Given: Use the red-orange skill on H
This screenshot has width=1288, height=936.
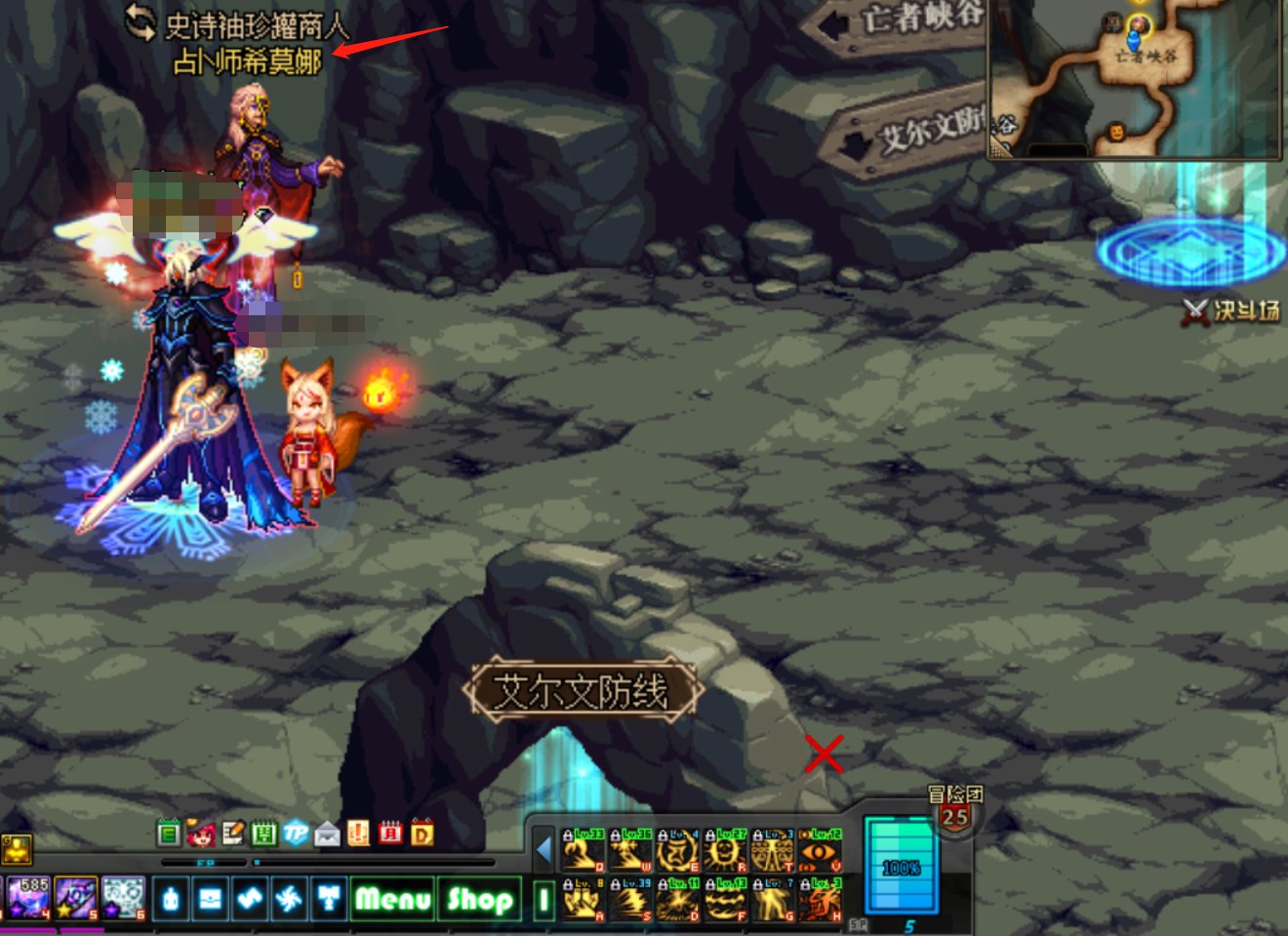Looking at the screenshot, I should point(820,900).
